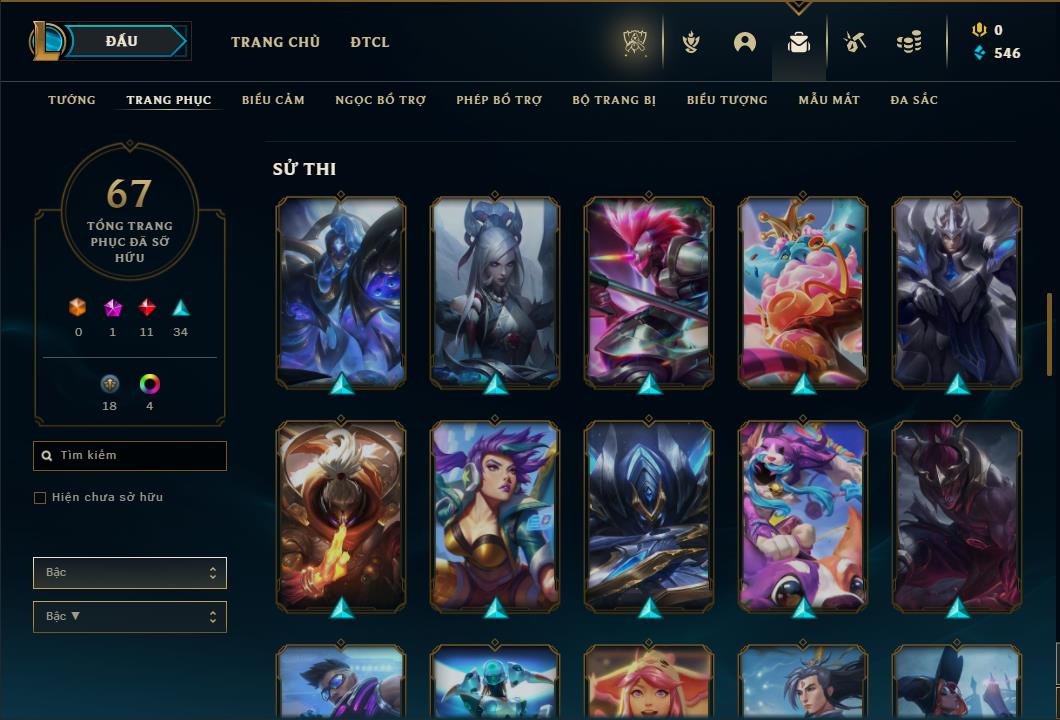Open the Bậc grouping dropdown
Image resolution: width=1060 pixels, height=720 pixels.
point(130,573)
